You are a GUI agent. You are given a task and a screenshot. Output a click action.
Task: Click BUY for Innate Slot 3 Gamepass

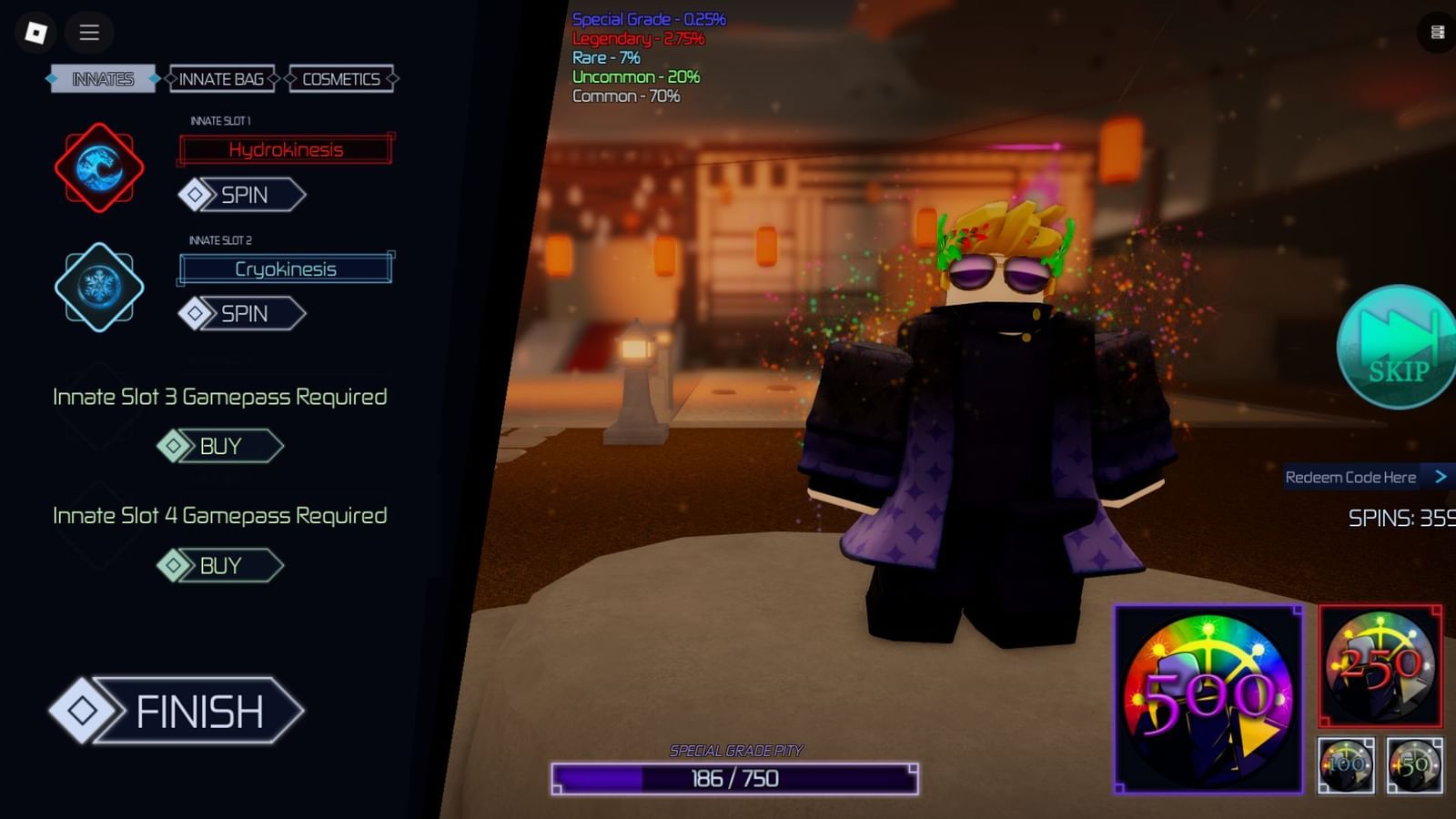click(219, 446)
